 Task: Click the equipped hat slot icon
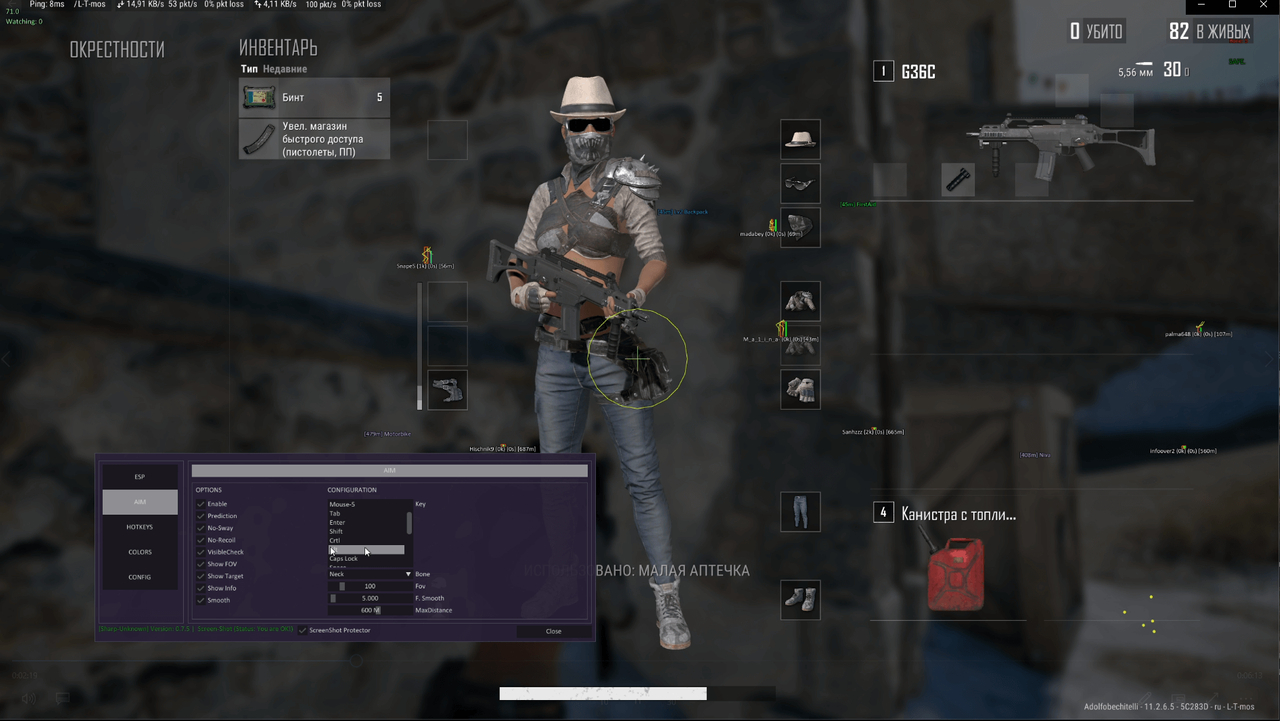(x=799, y=139)
